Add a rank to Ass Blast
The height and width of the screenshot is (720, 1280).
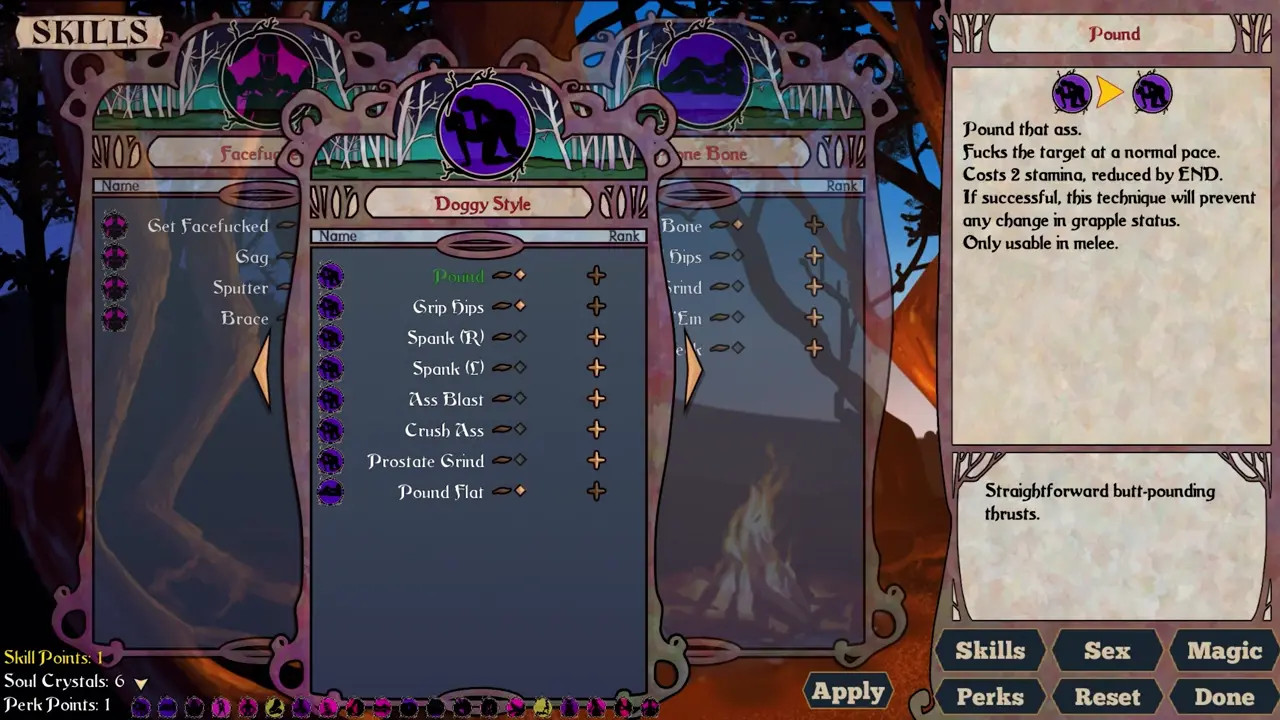596,399
